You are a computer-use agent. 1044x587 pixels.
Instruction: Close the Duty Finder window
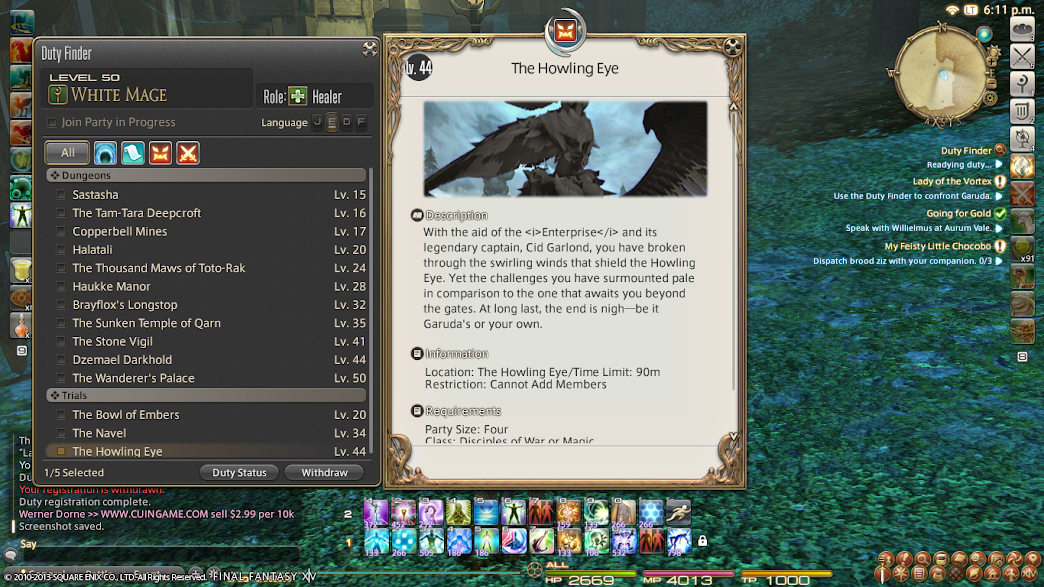[x=369, y=48]
